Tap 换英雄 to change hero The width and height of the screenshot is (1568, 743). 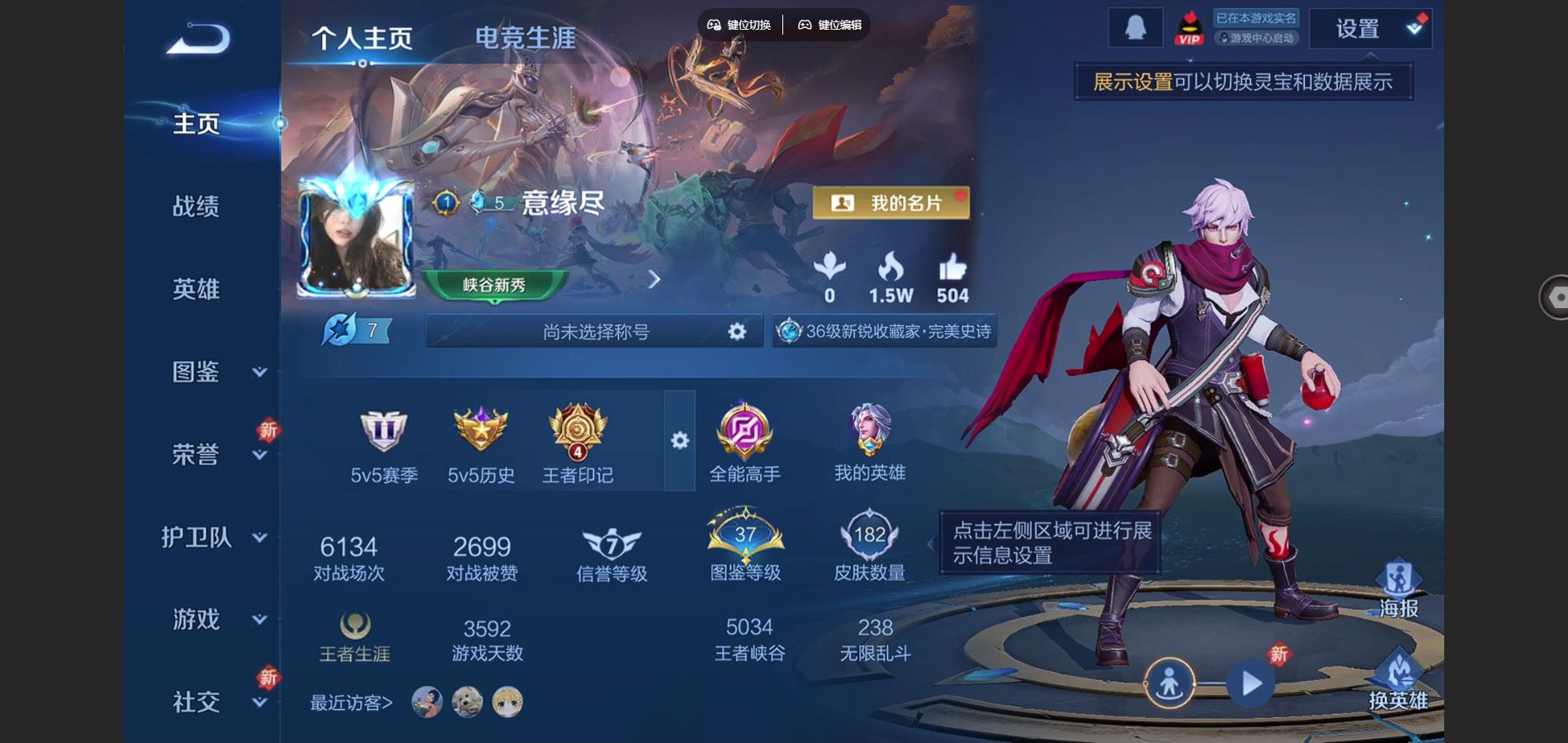[1398, 681]
